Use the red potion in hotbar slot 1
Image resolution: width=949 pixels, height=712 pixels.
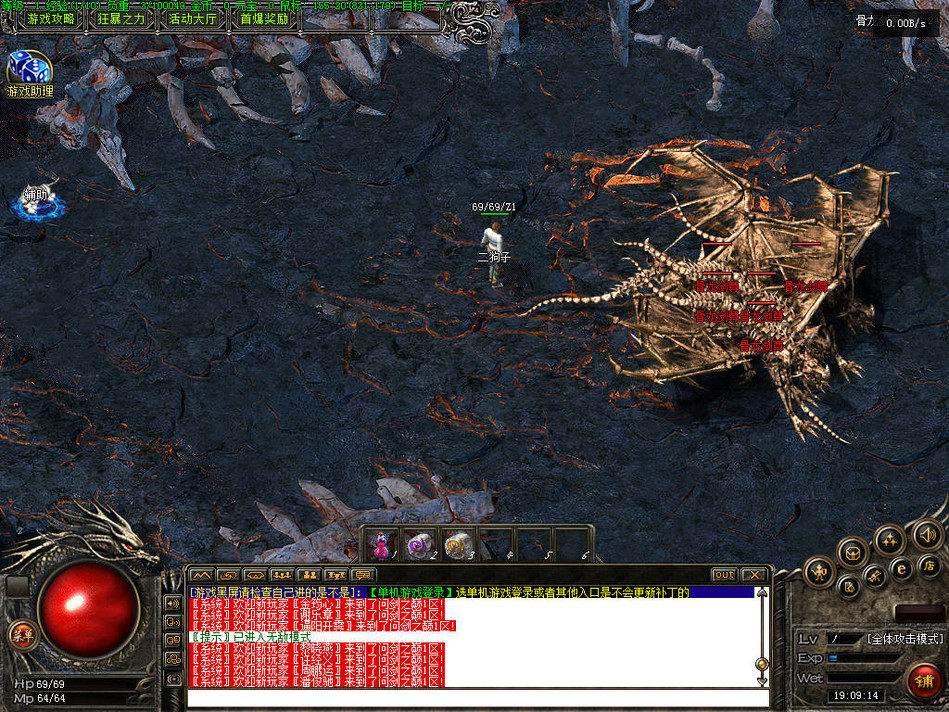(381, 545)
